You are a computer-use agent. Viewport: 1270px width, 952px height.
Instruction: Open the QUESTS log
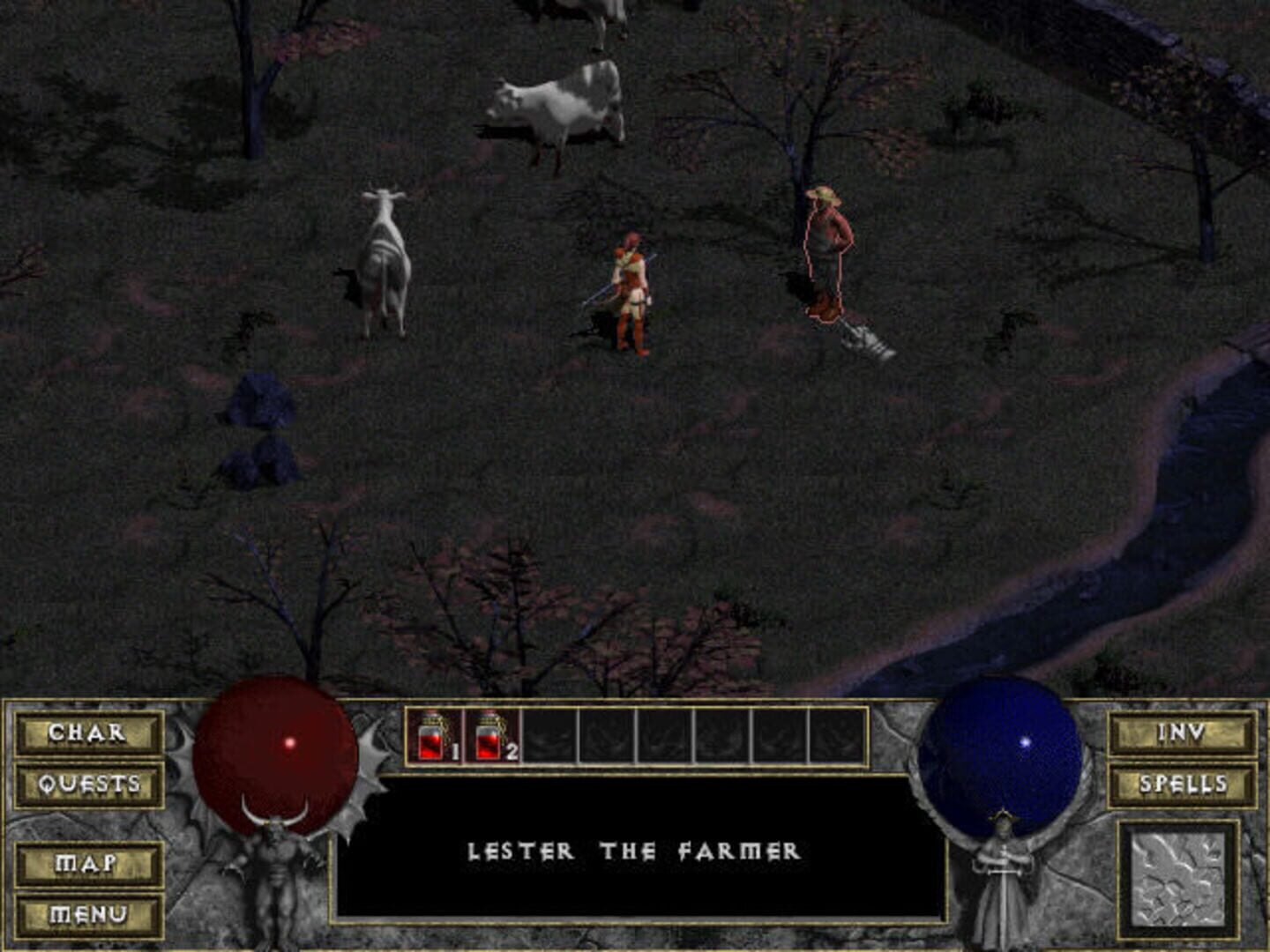coord(86,783)
